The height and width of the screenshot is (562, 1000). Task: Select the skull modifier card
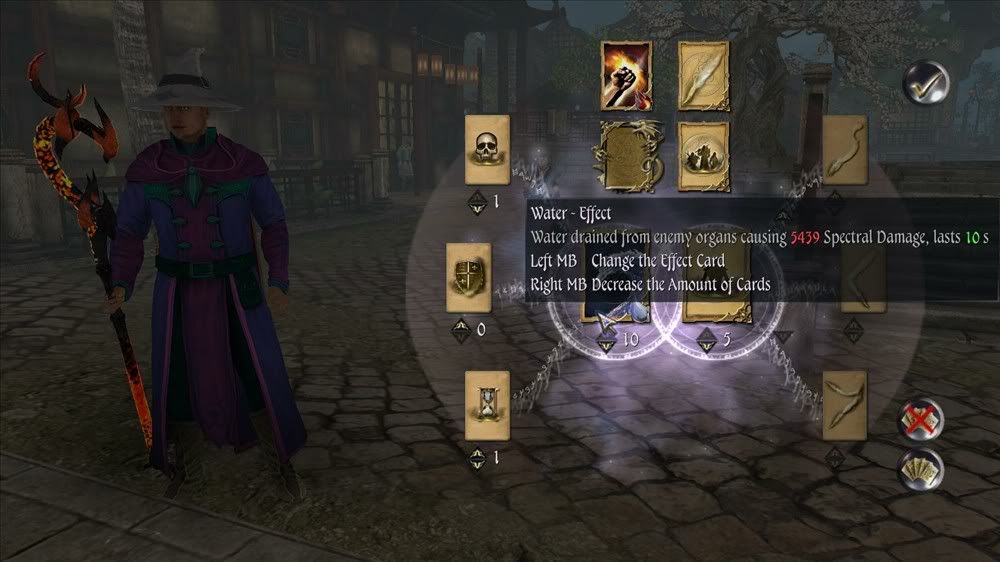[488, 150]
